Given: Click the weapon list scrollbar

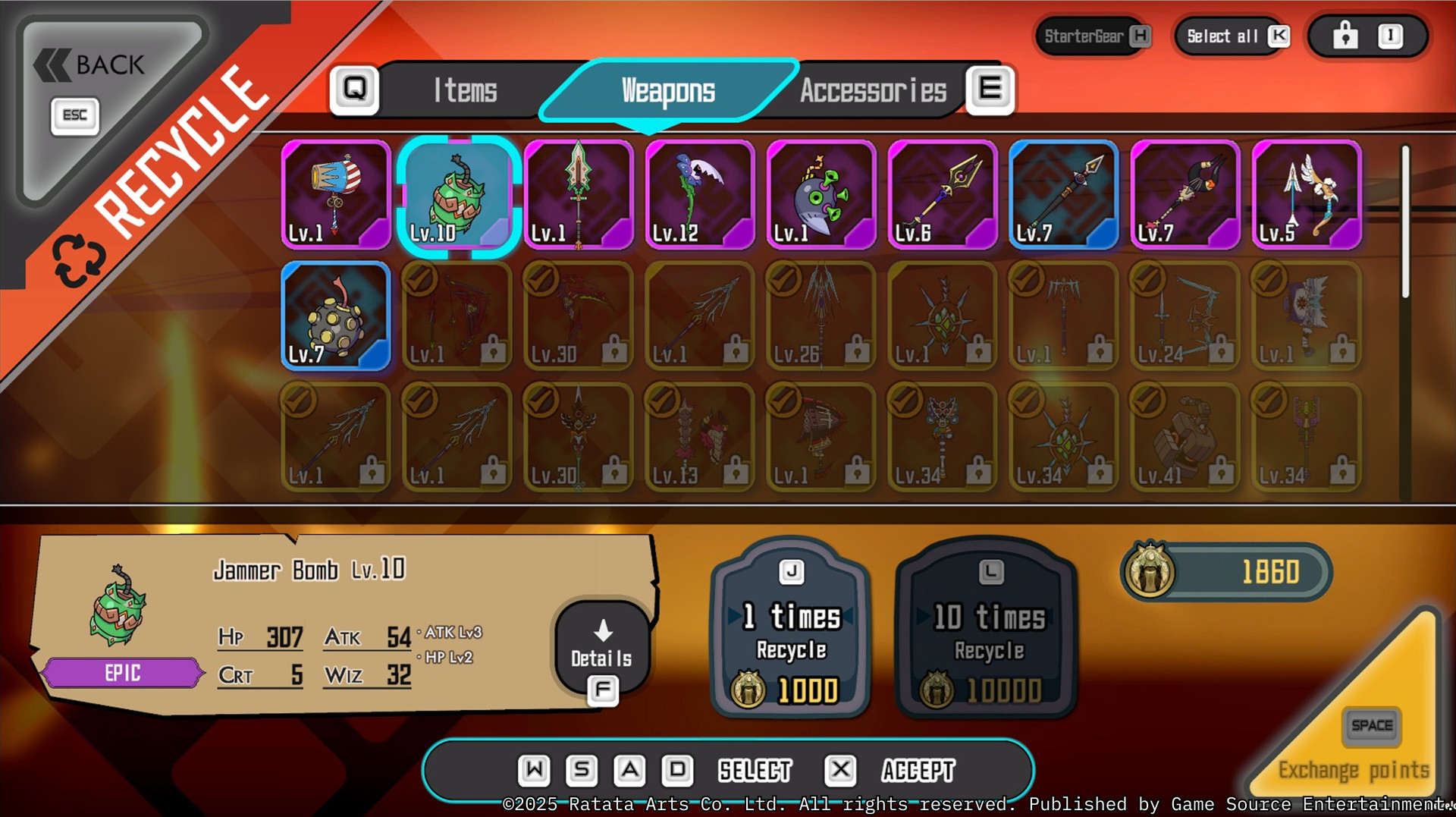Looking at the screenshot, I should (x=1405, y=222).
